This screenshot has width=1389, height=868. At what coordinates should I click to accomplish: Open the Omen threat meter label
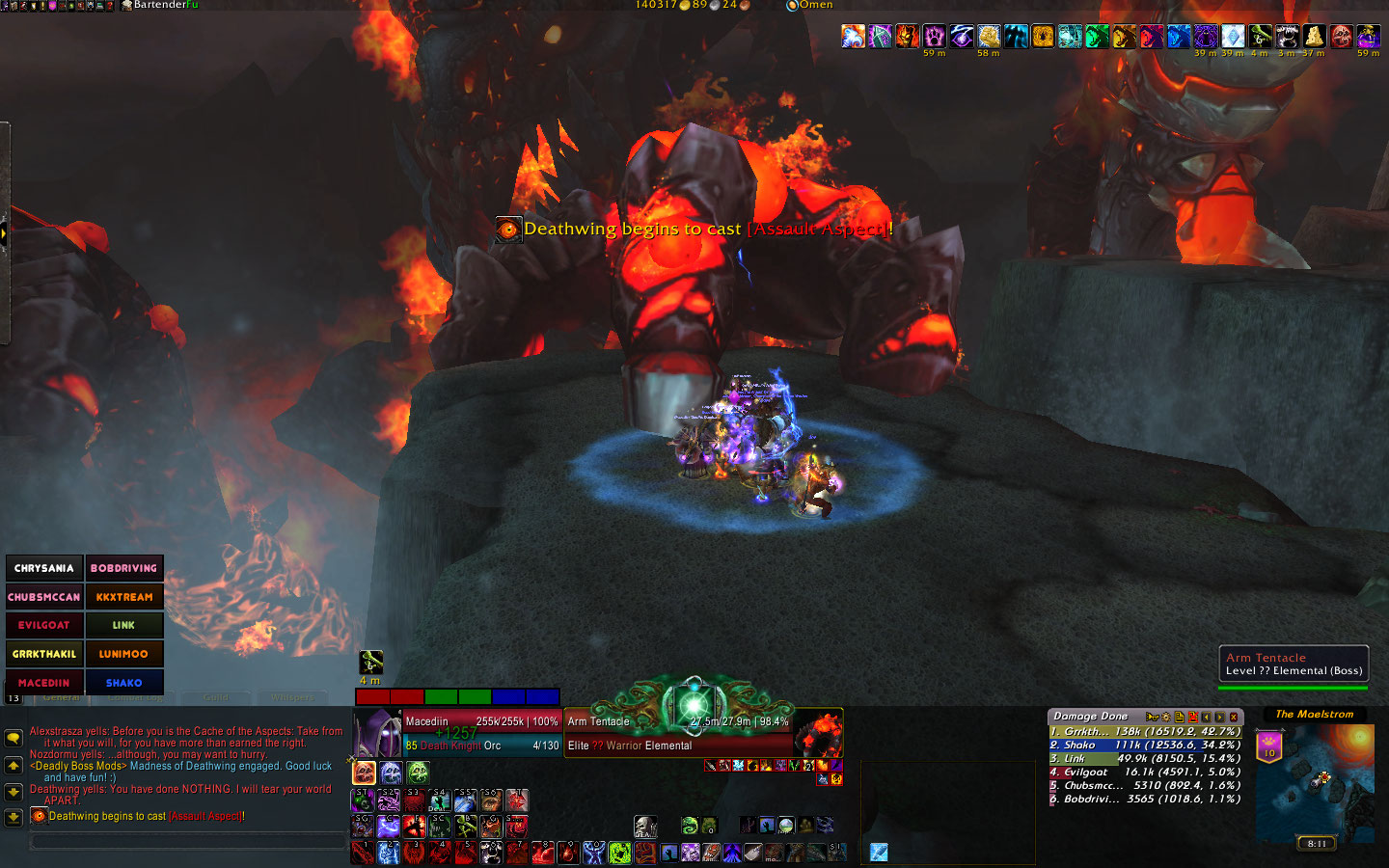pos(815,5)
